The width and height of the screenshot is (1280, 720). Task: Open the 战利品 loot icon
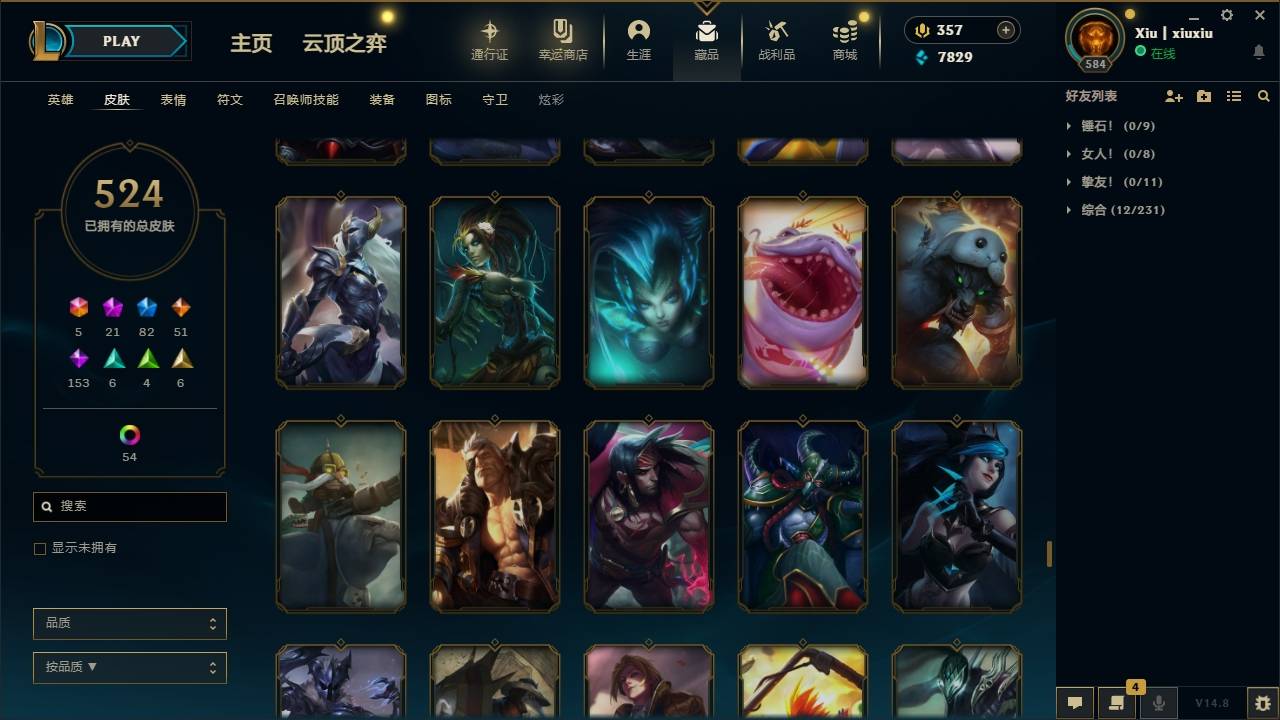777,40
